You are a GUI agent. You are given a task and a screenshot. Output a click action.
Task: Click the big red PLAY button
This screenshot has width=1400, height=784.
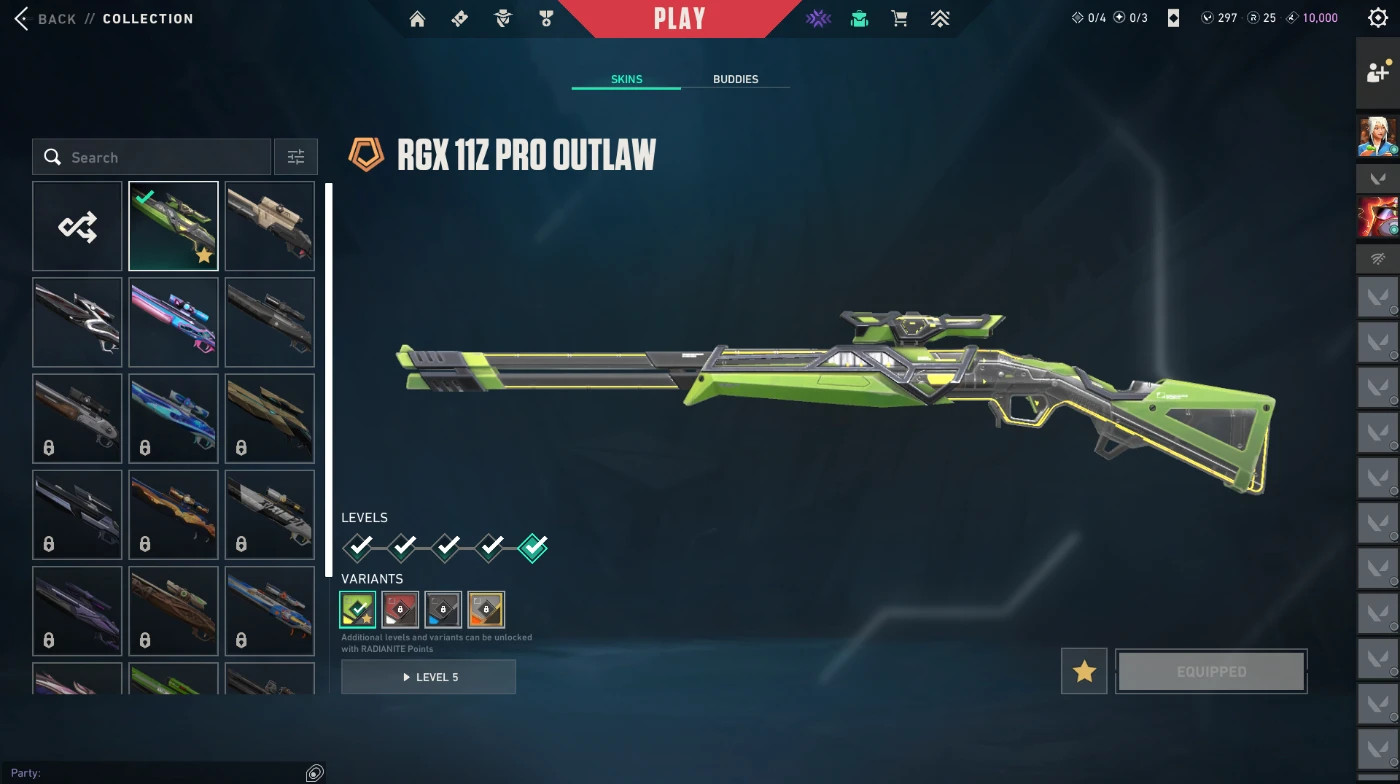point(679,19)
